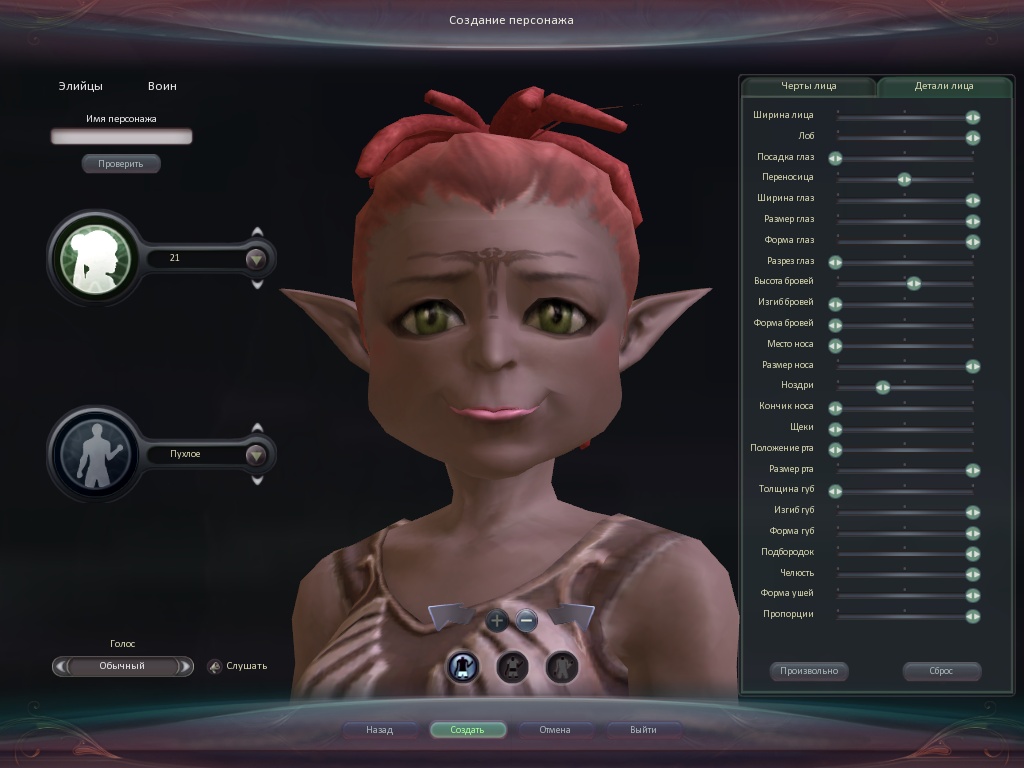Image resolution: width=1024 pixels, height=768 pixels.
Task: Click the Ширина лица slider handle
Action: click(972, 117)
